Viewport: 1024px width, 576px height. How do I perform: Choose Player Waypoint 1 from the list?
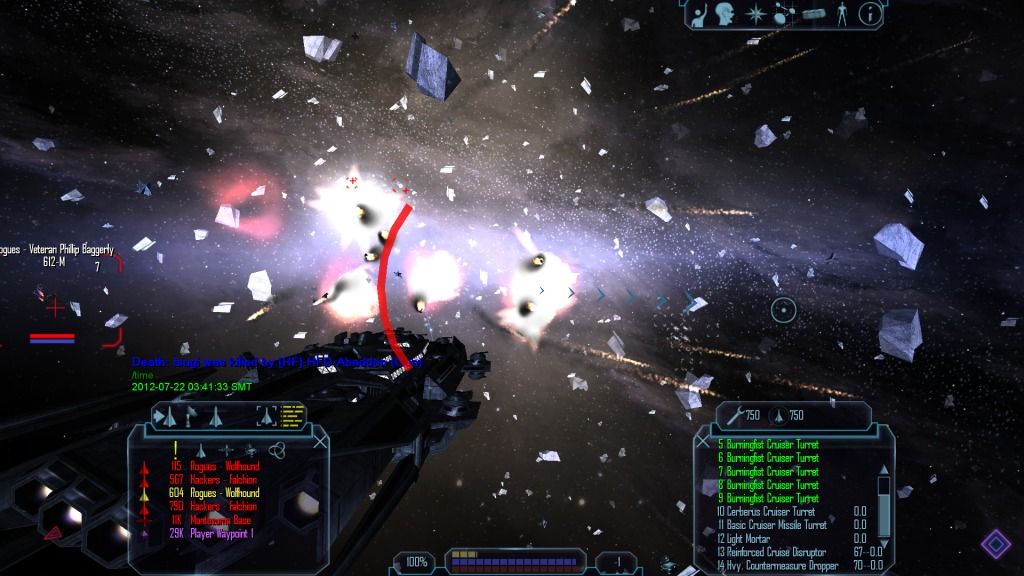(x=223, y=535)
